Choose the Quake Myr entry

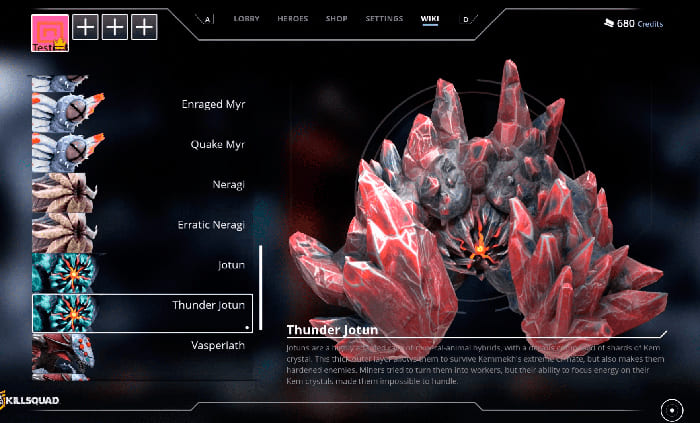point(140,144)
